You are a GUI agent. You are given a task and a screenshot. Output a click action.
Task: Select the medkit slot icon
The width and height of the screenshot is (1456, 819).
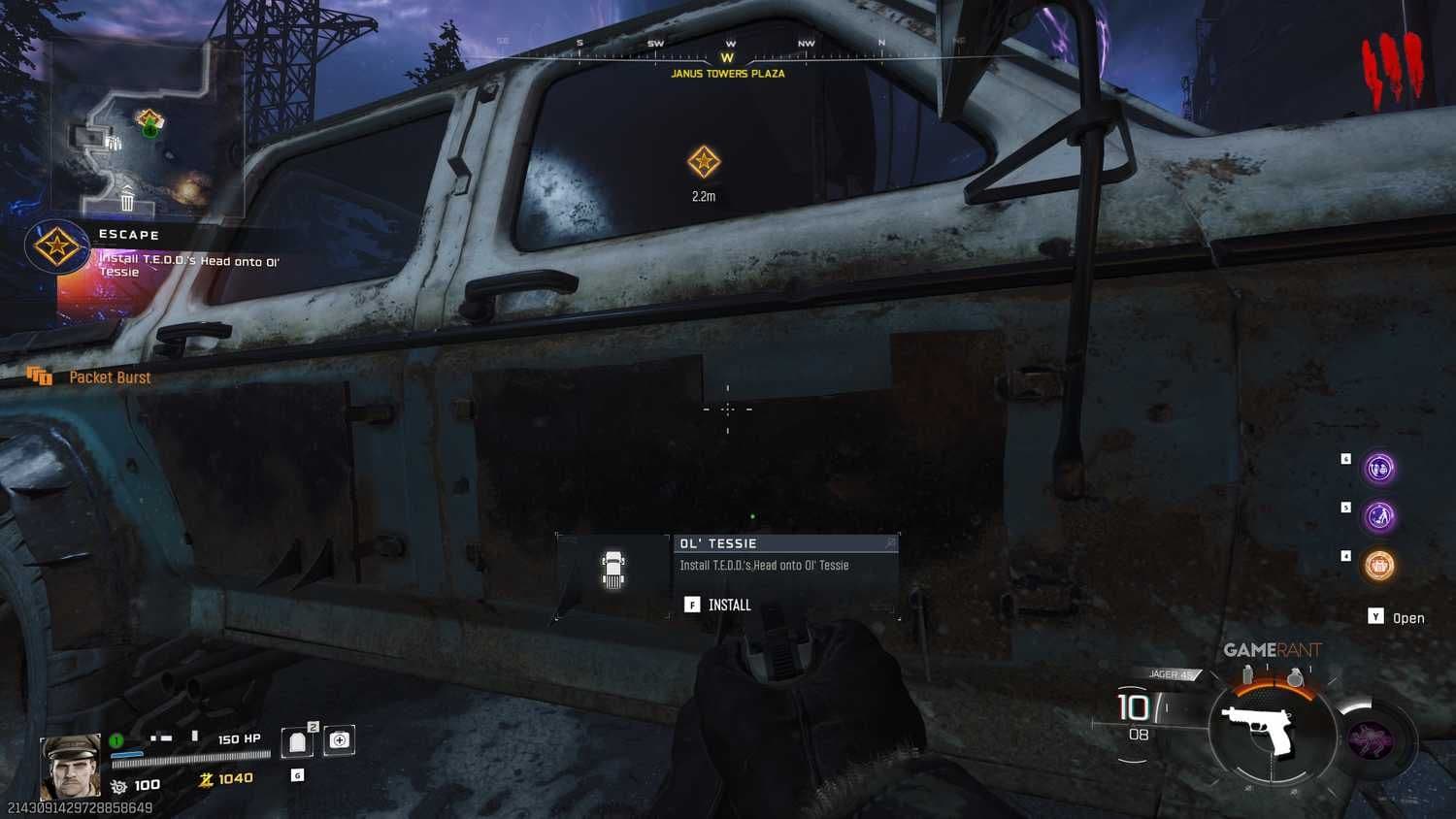[339, 740]
